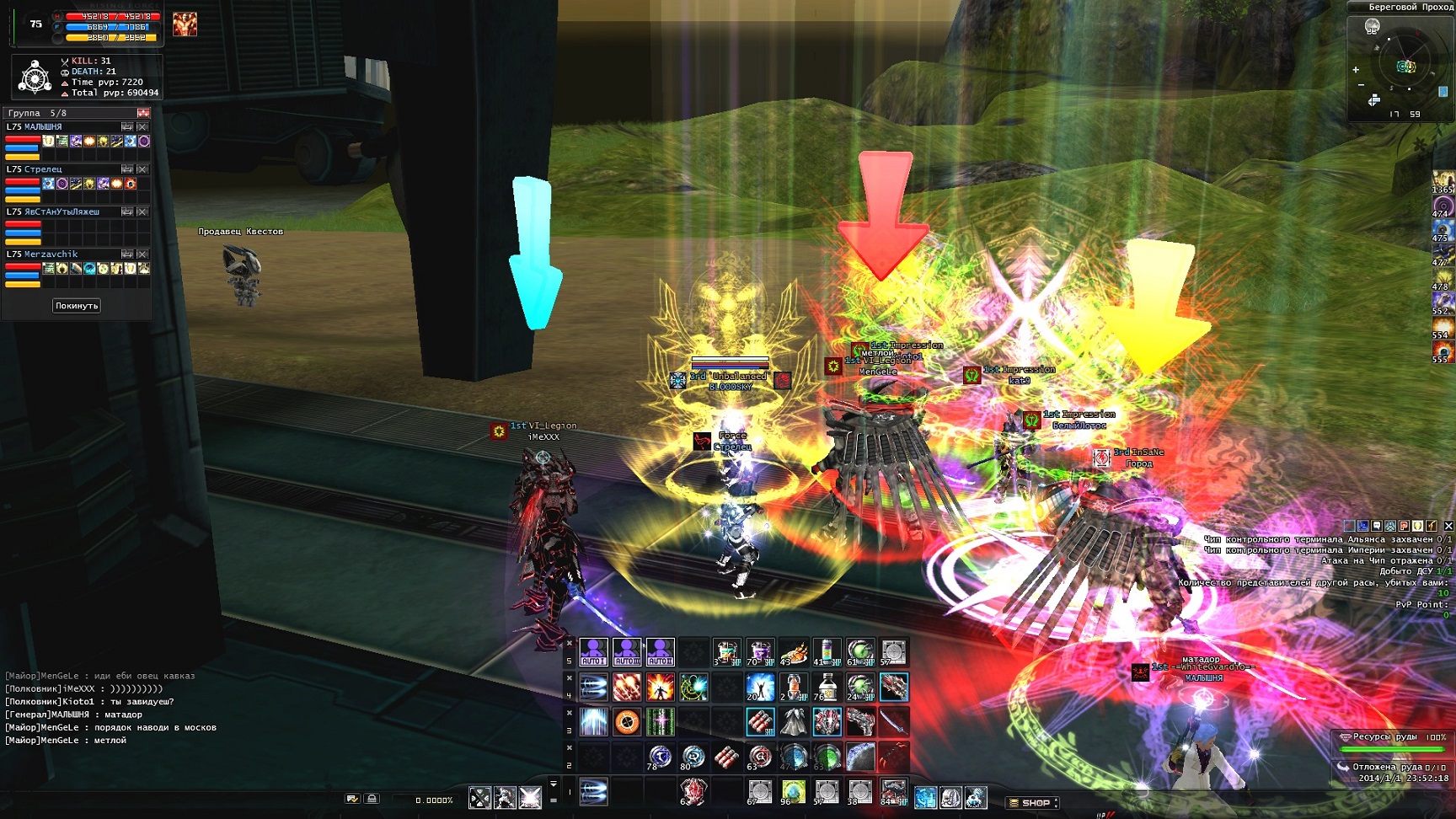Close the quest tracker panel

(x=1448, y=526)
